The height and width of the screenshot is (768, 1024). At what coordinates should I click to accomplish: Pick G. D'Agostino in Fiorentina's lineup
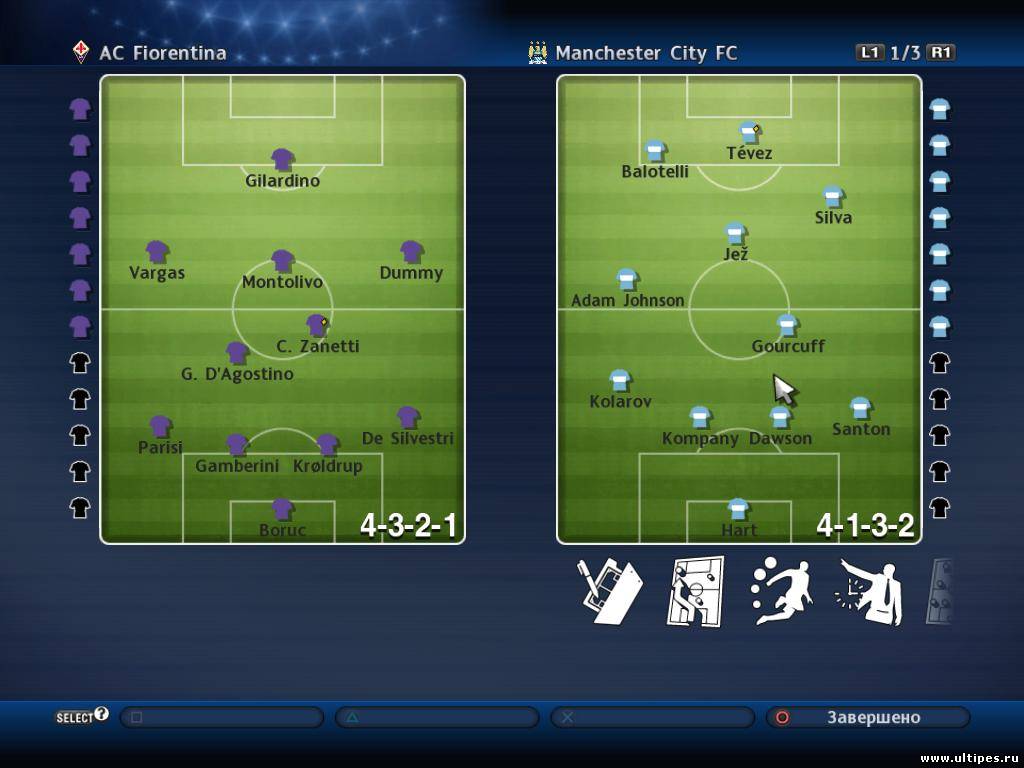237,353
